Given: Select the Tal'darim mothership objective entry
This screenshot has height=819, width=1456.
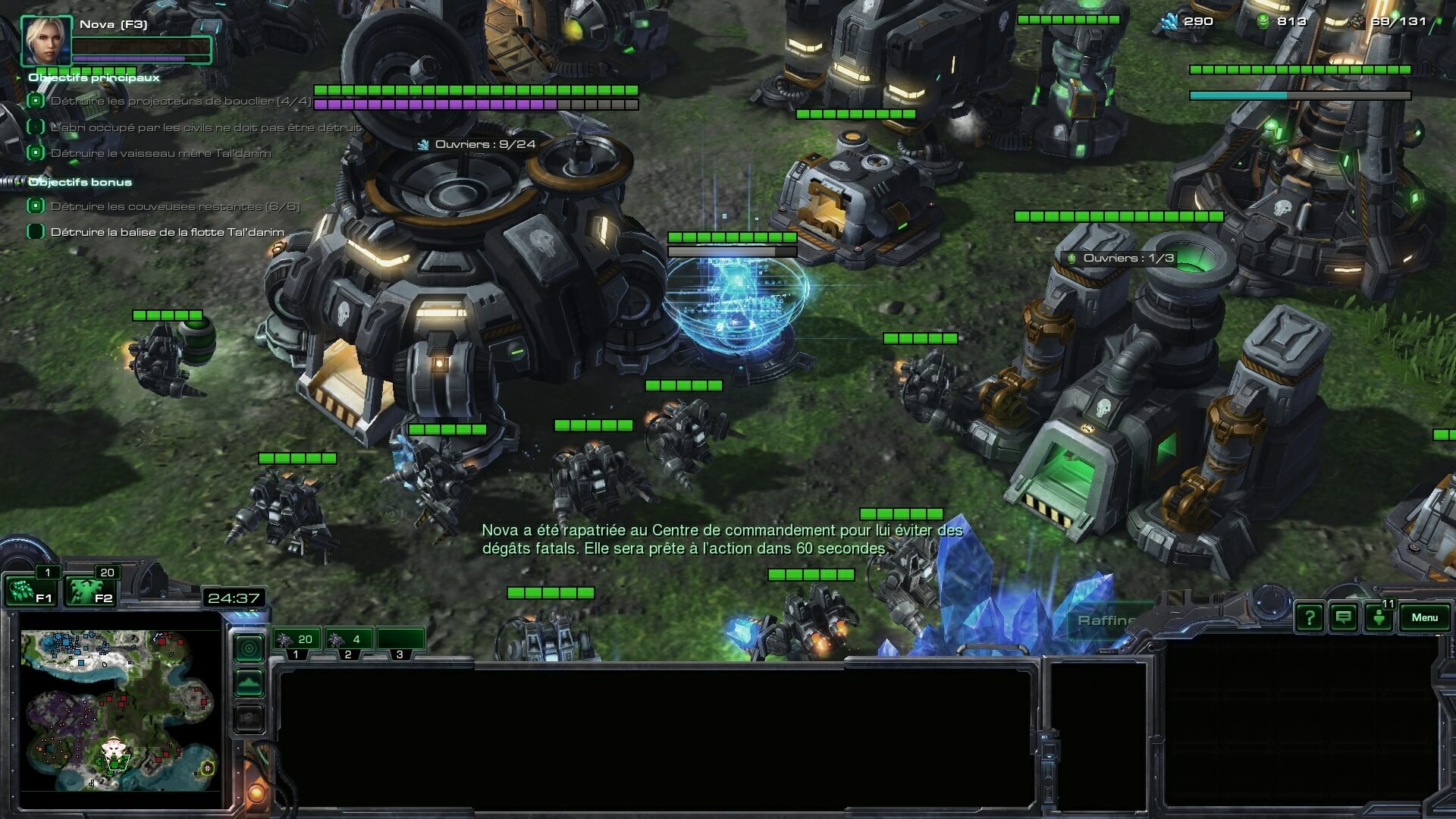Looking at the screenshot, I should click(x=160, y=153).
